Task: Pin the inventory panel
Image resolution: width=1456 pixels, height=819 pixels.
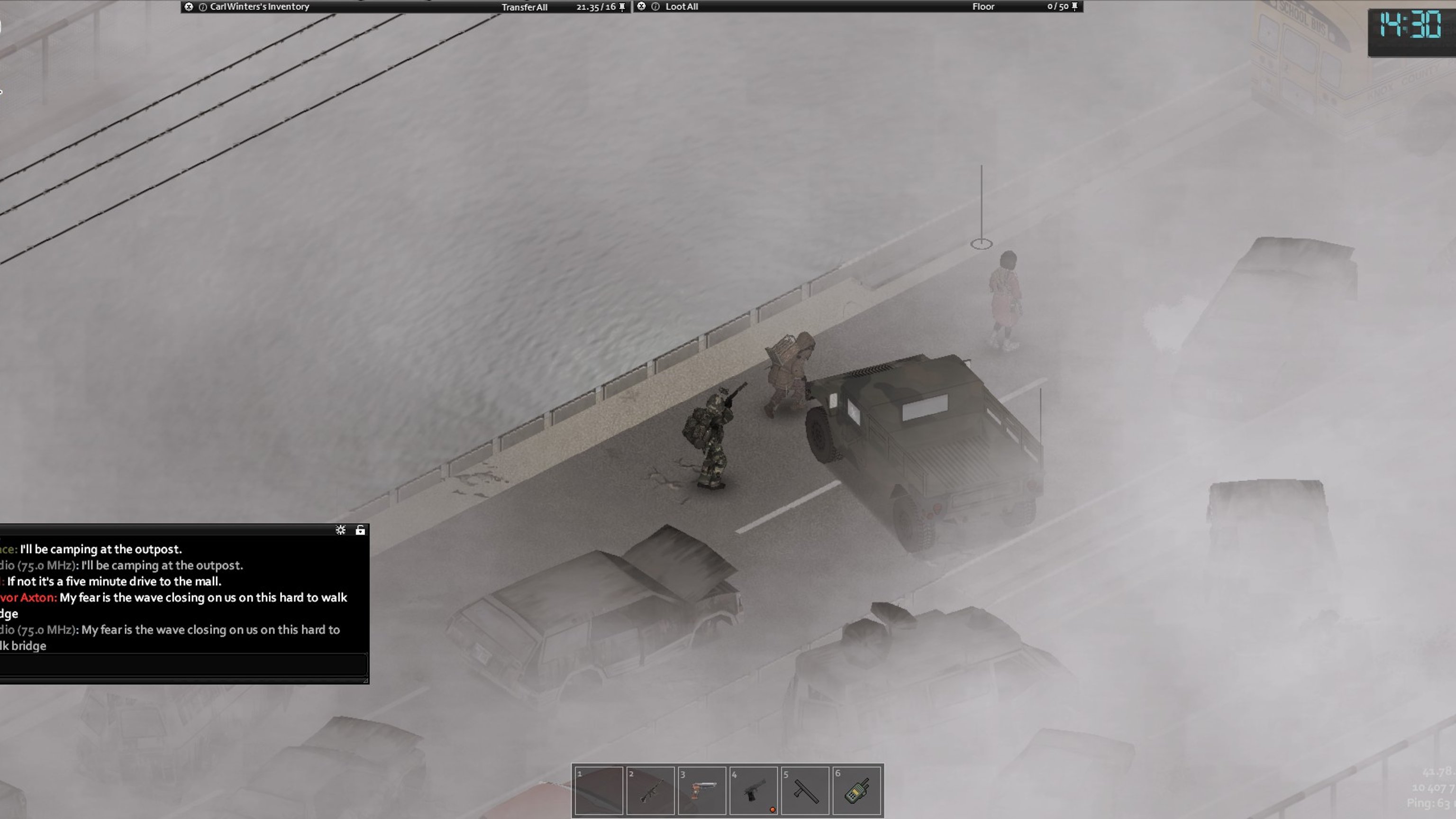Action: pyautogui.click(x=622, y=7)
